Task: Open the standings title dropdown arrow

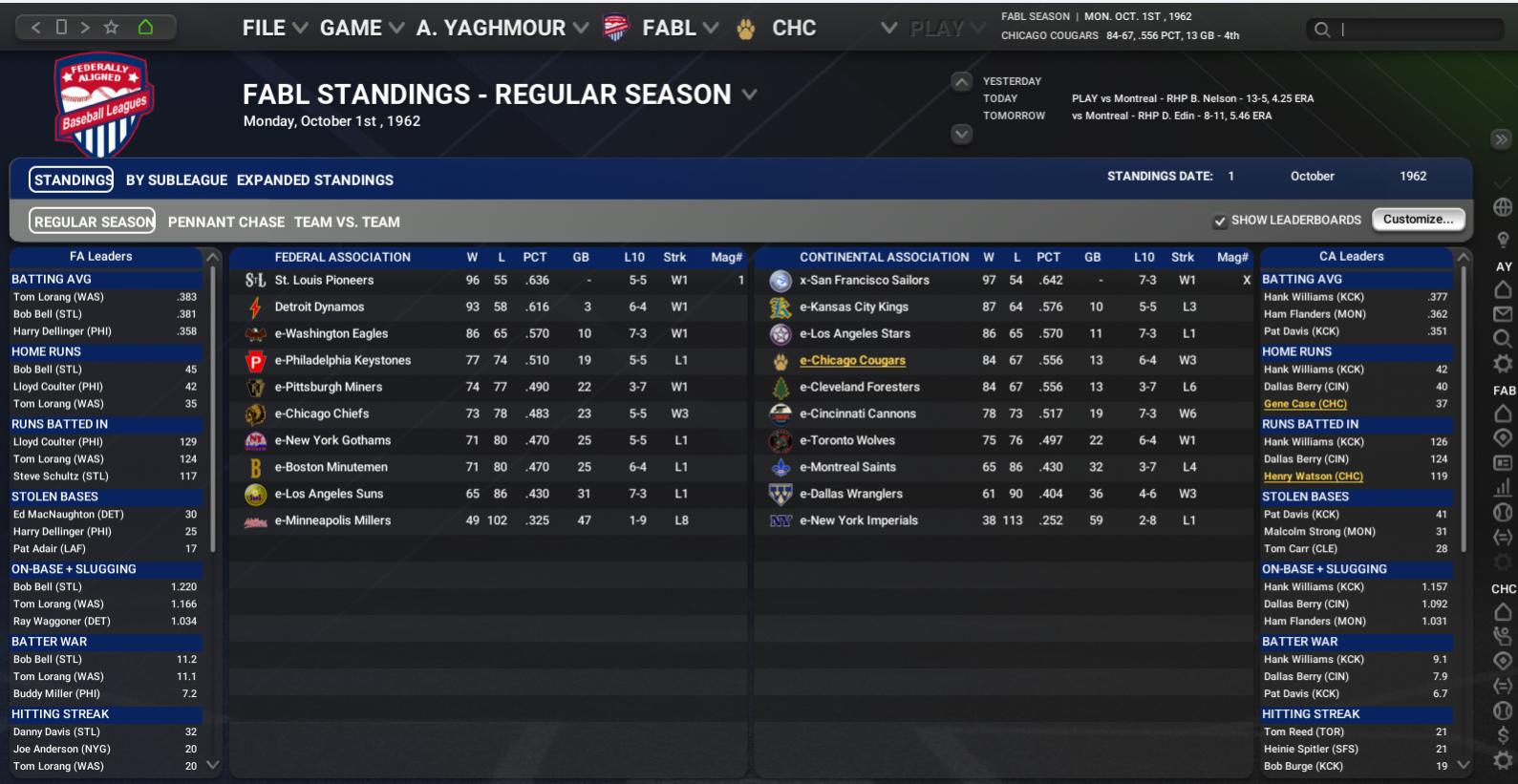Action: click(750, 95)
